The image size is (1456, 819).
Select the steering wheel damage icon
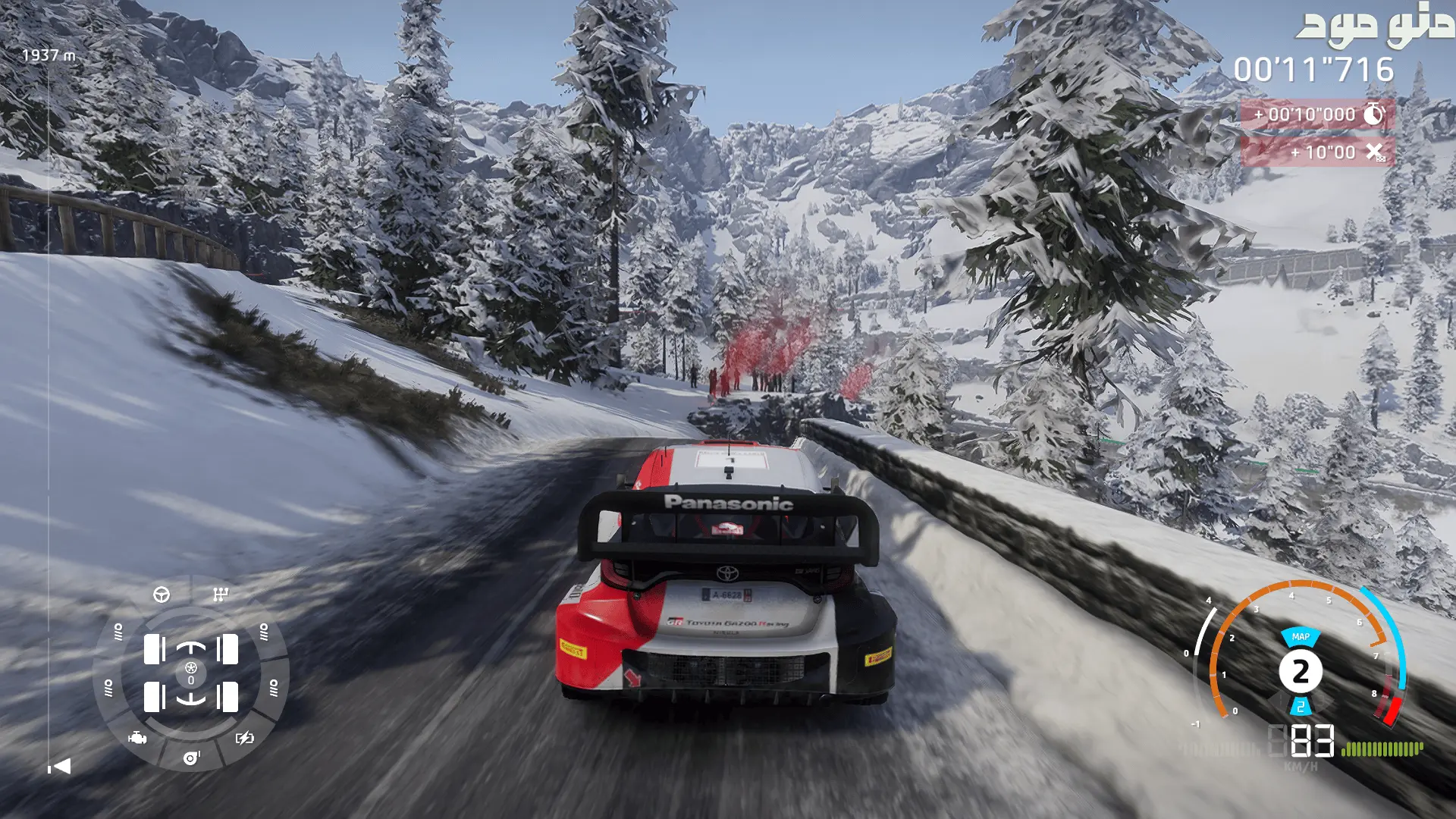pos(162,595)
